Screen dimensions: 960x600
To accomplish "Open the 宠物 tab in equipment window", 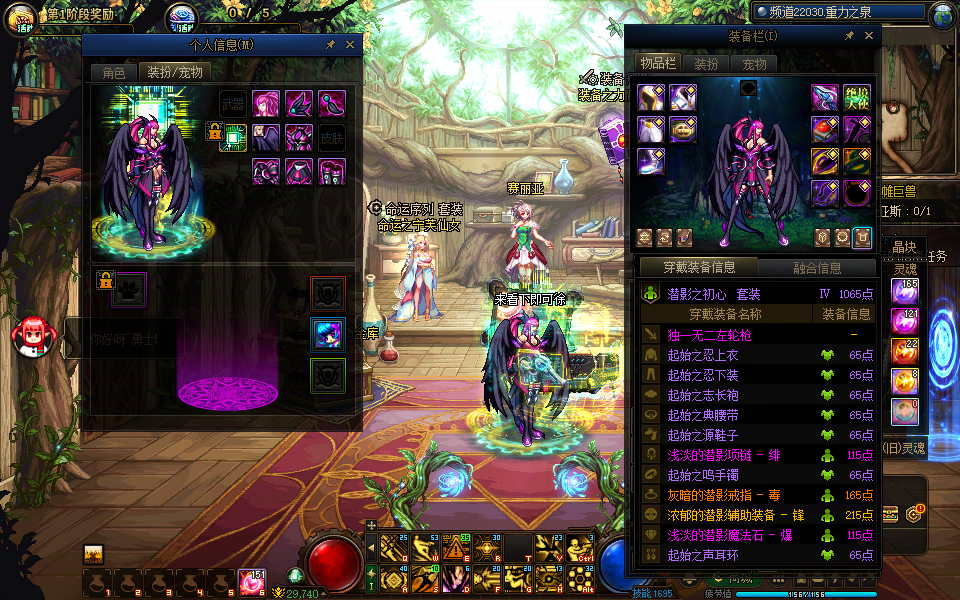I will 754,64.
